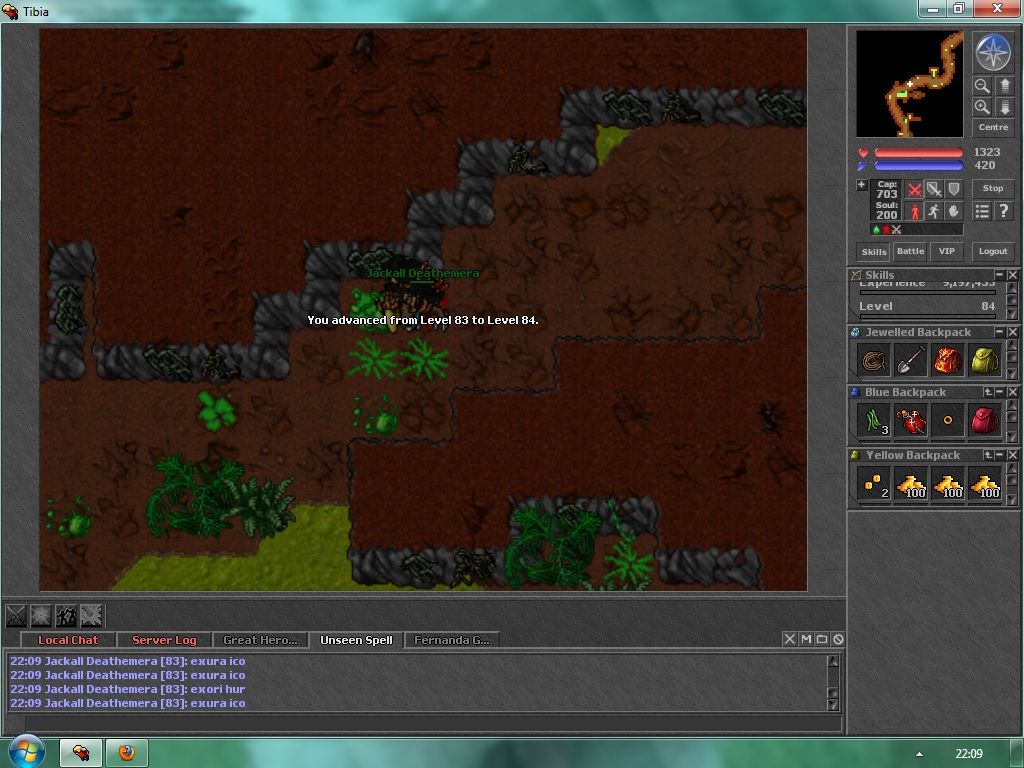Switch to the Great Hero chat tab
The height and width of the screenshot is (768, 1024).
260,640
